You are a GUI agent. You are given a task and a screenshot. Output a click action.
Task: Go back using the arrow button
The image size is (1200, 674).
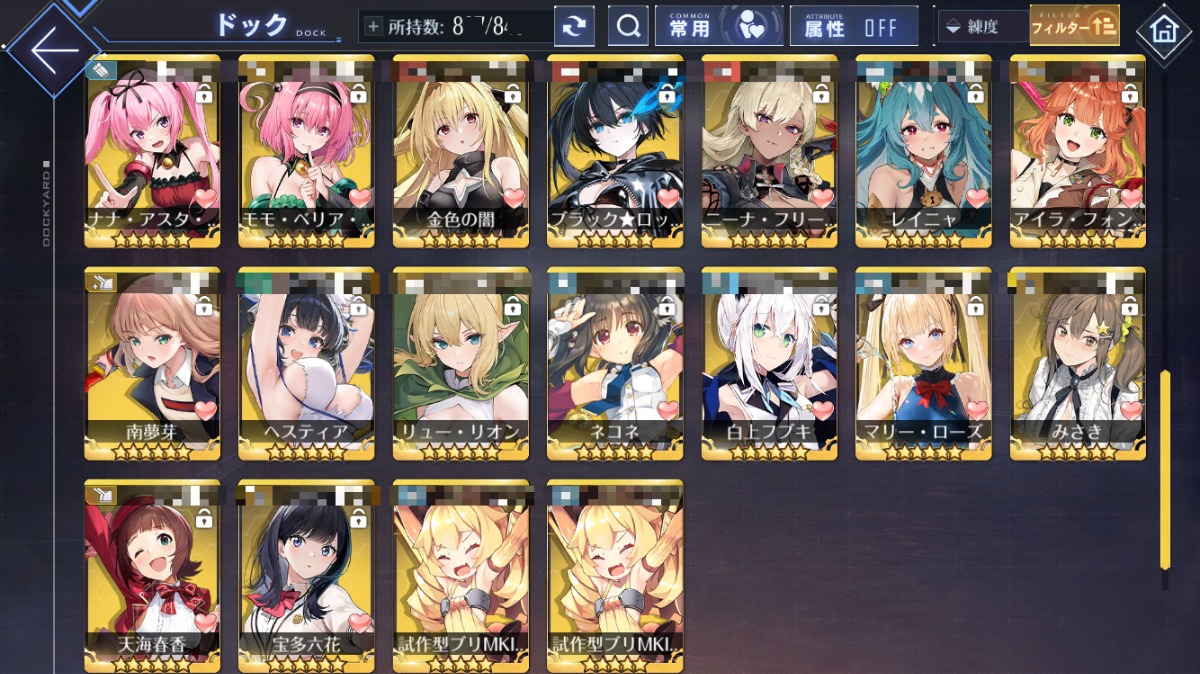click(55, 50)
